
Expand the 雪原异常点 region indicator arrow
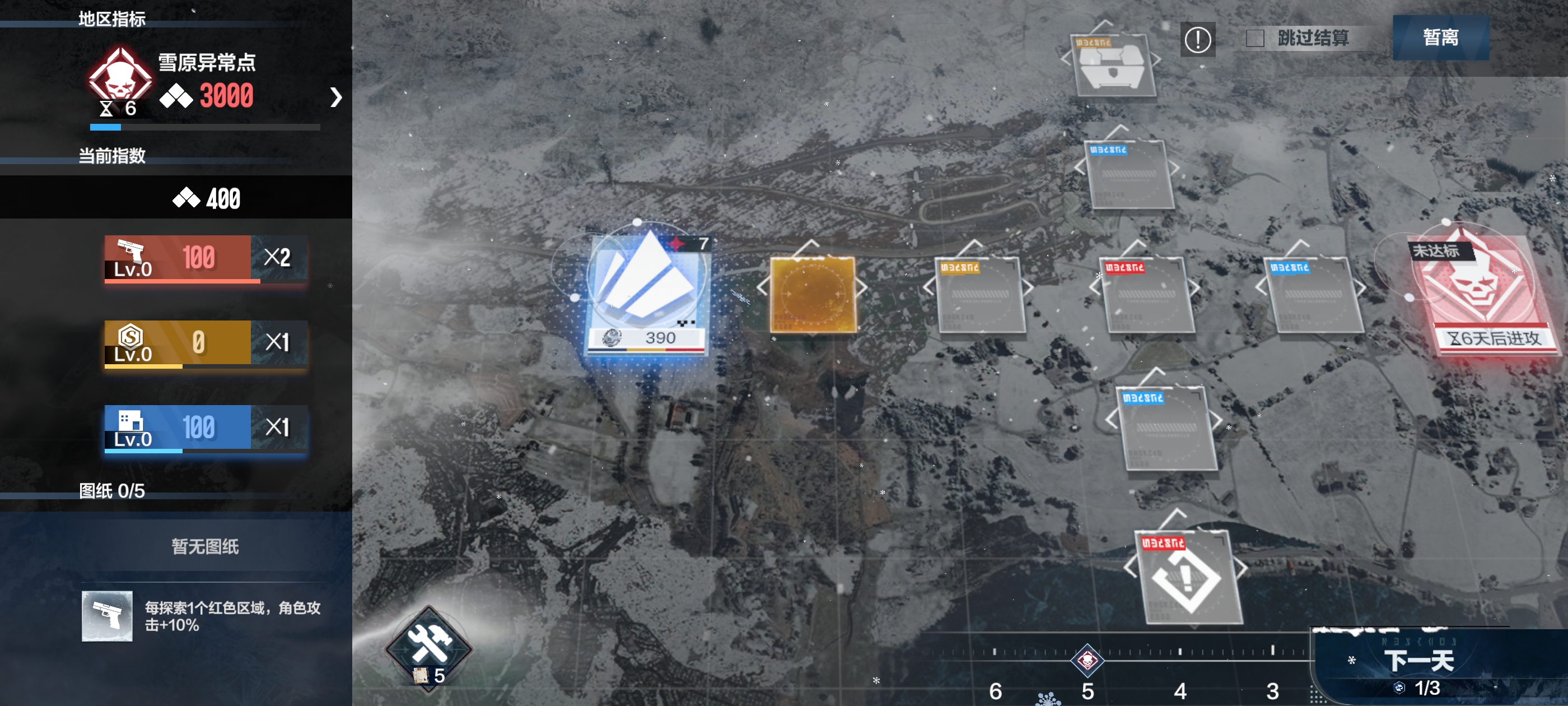coord(335,97)
